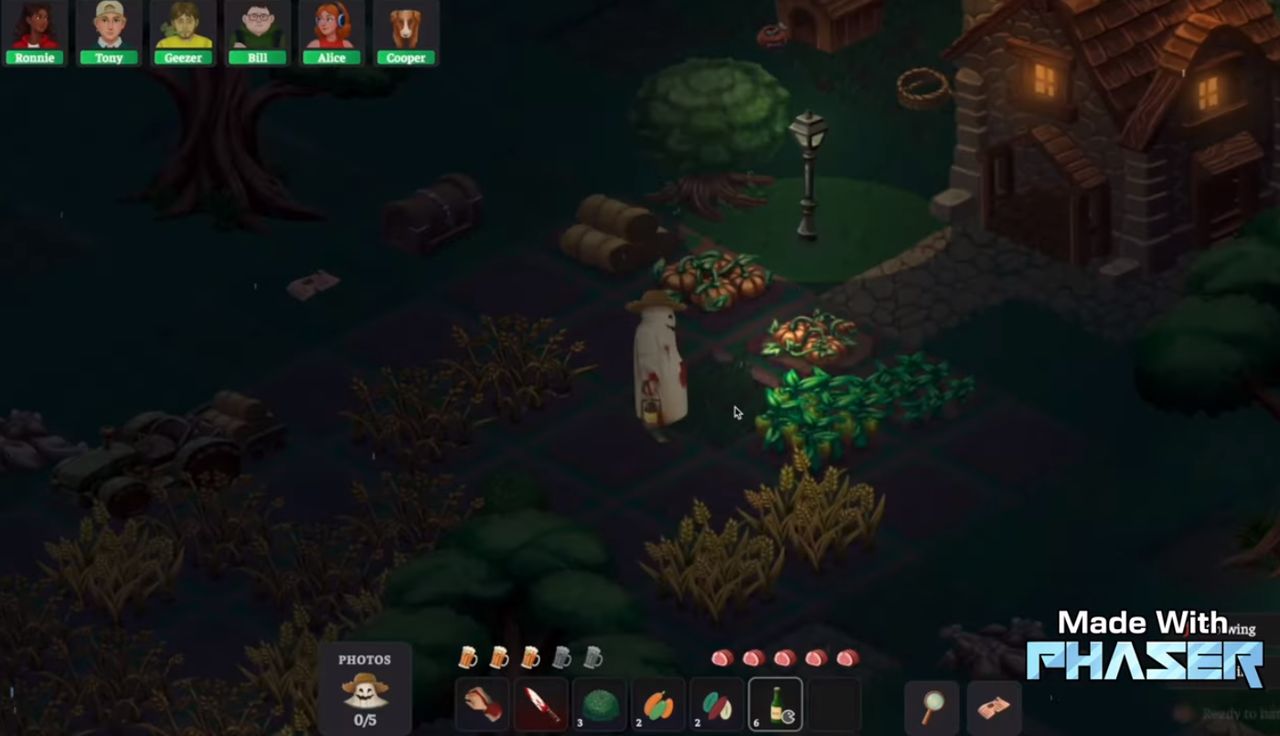Equip the bloody knife slot

tap(541, 705)
